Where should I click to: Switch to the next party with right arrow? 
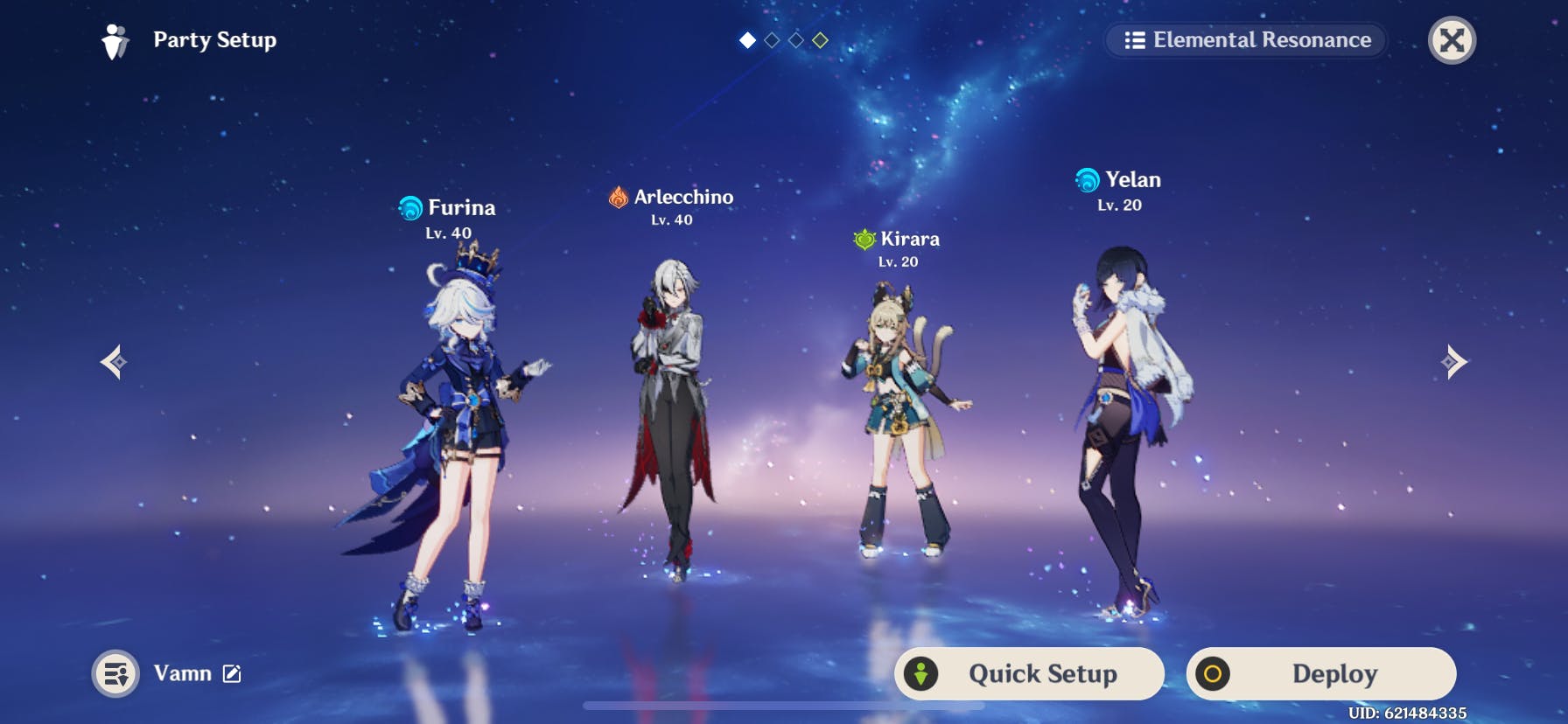1453,362
